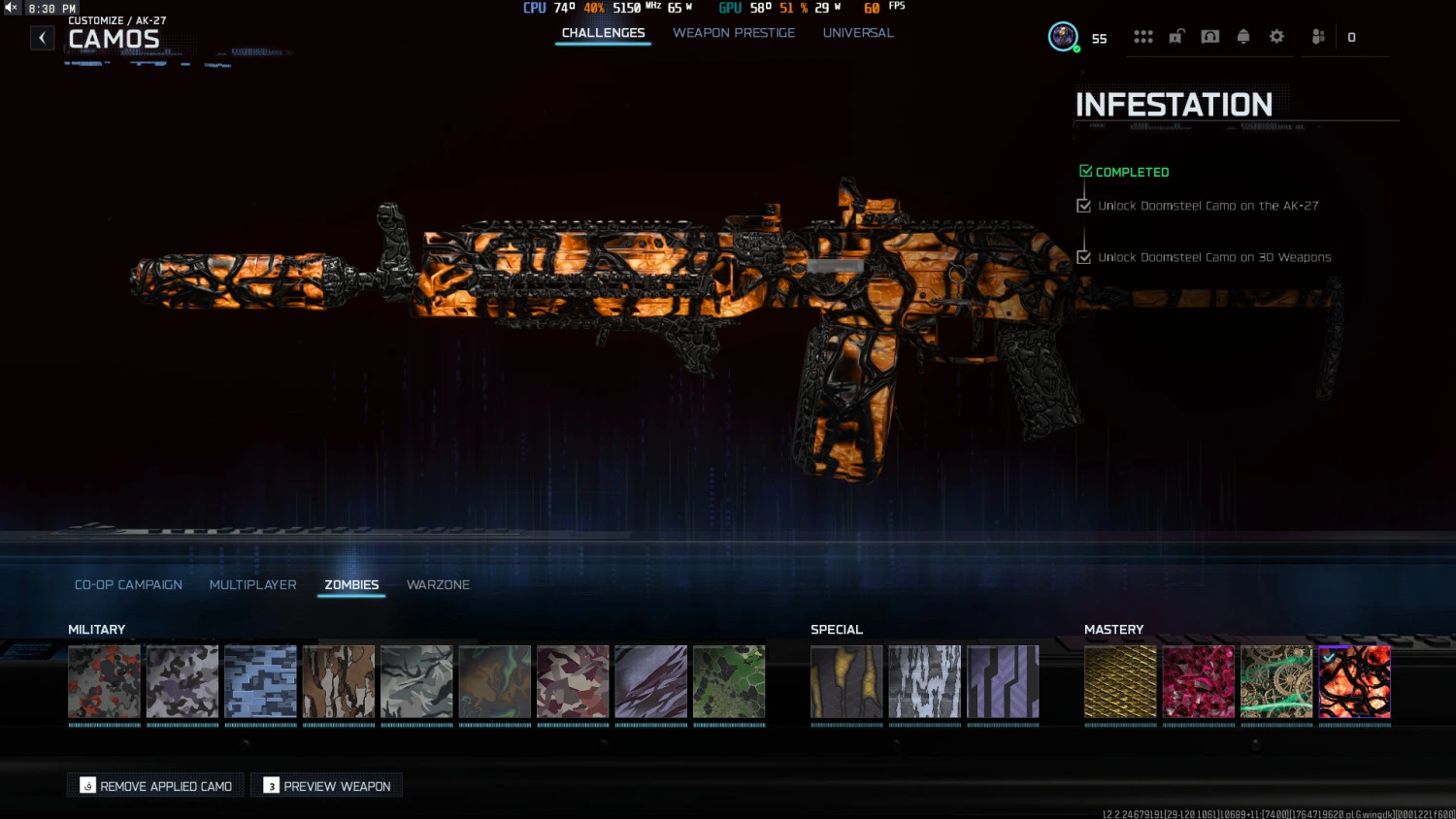Click the 30 Weapons challenge checkmark box
The width and height of the screenshot is (1456, 819).
tap(1084, 257)
